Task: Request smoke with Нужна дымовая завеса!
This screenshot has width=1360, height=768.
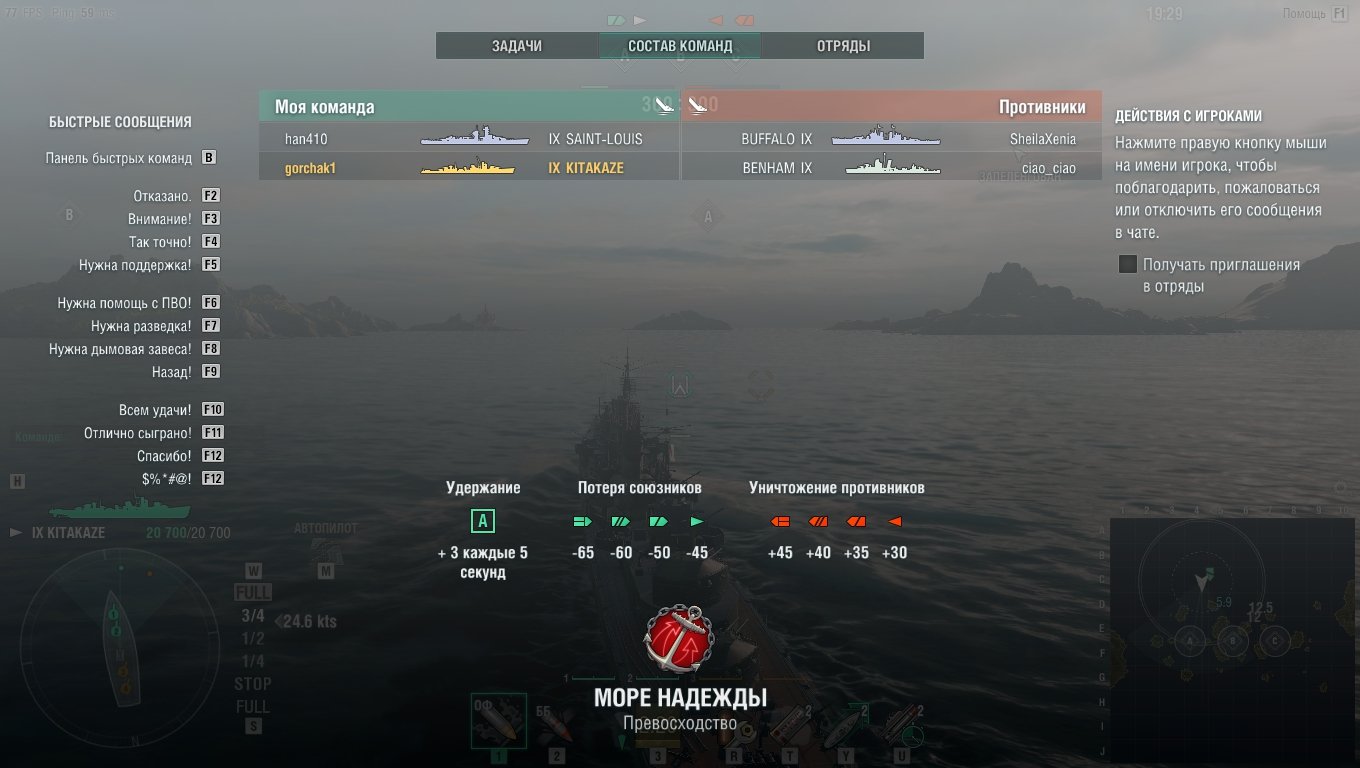Action: point(119,349)
